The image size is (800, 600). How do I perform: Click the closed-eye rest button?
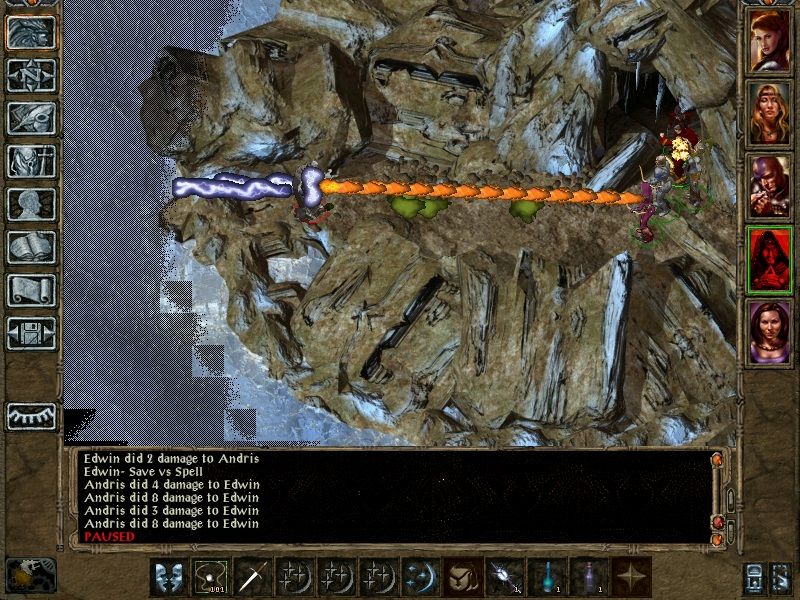(31, 415)
